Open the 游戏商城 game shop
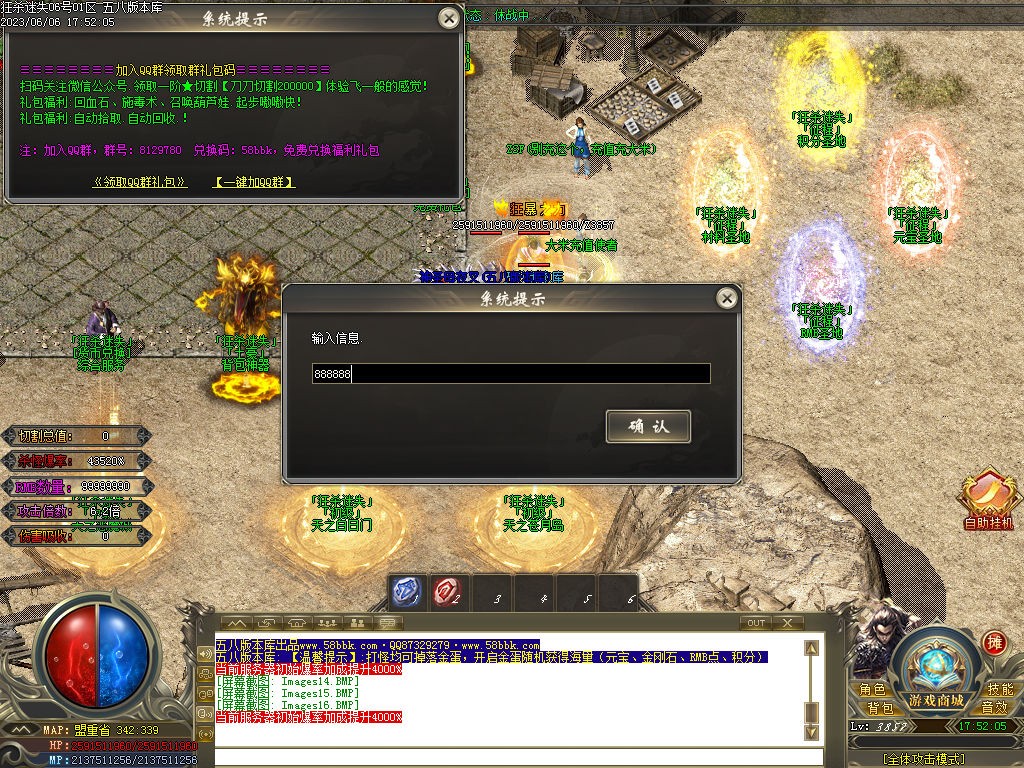This screenshot has width=1024, height=768. tap(936, 699)
